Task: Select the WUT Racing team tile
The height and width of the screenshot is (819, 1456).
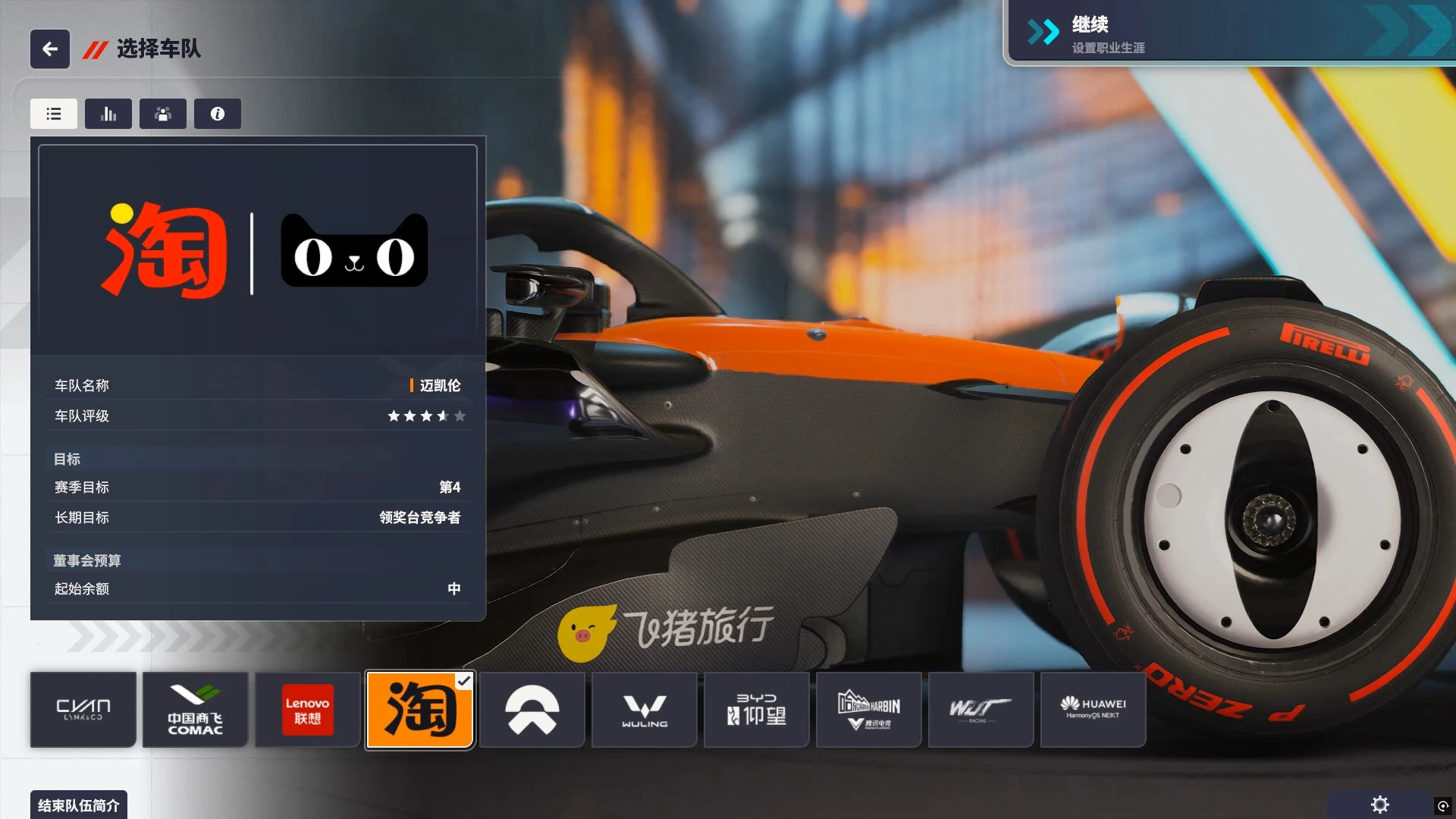Action: point(981,710)
